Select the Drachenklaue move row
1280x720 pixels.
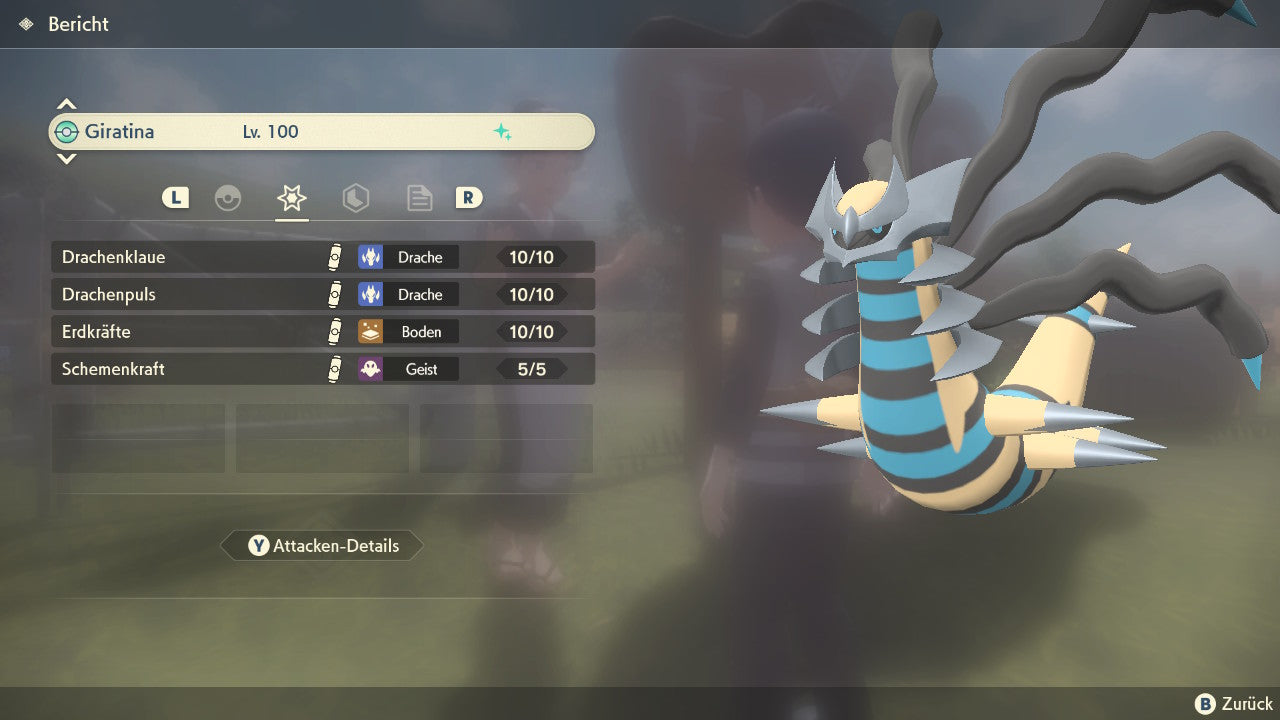pos(322,257)
